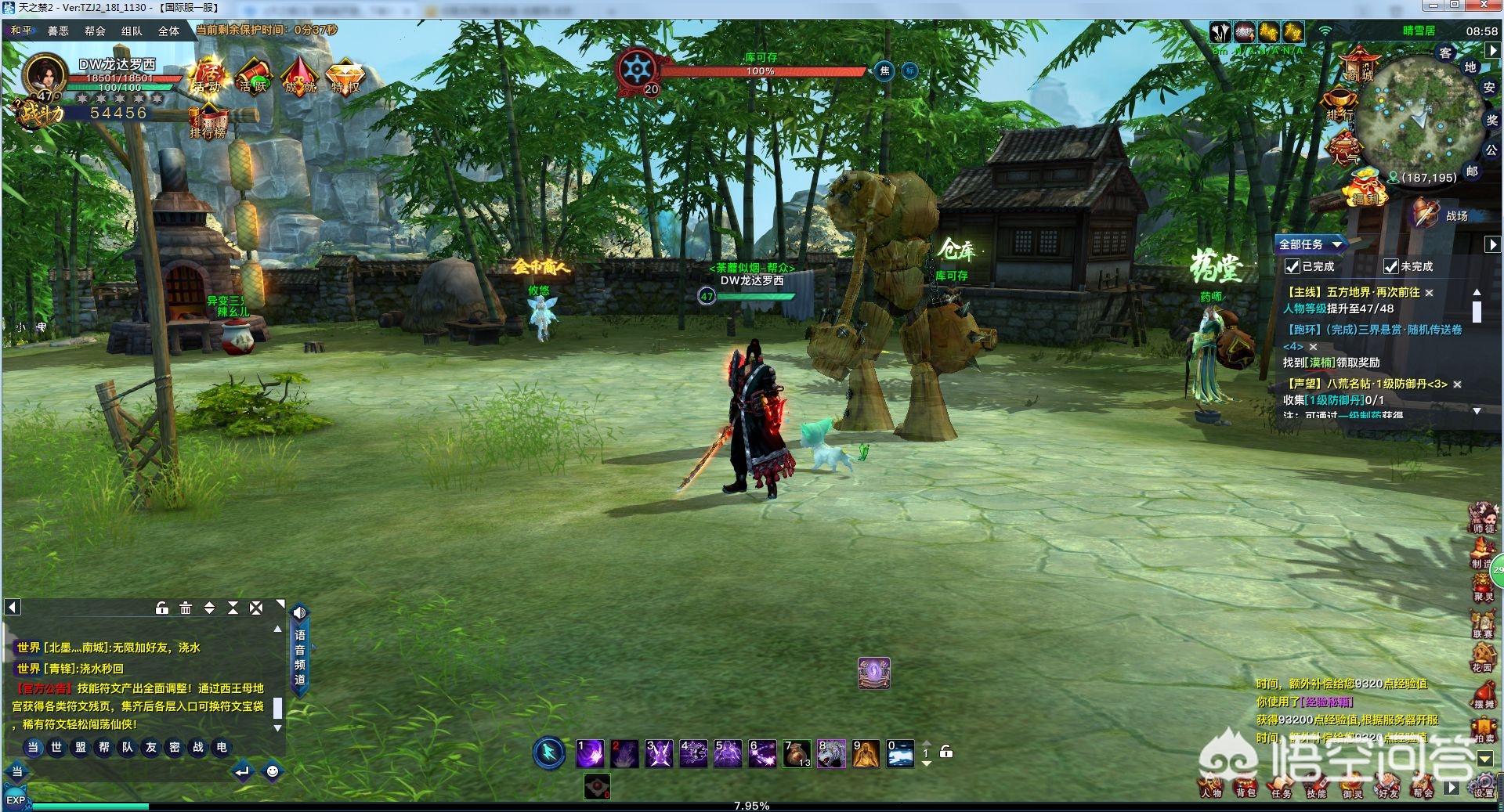Open the 背包 backpack

1245,787
